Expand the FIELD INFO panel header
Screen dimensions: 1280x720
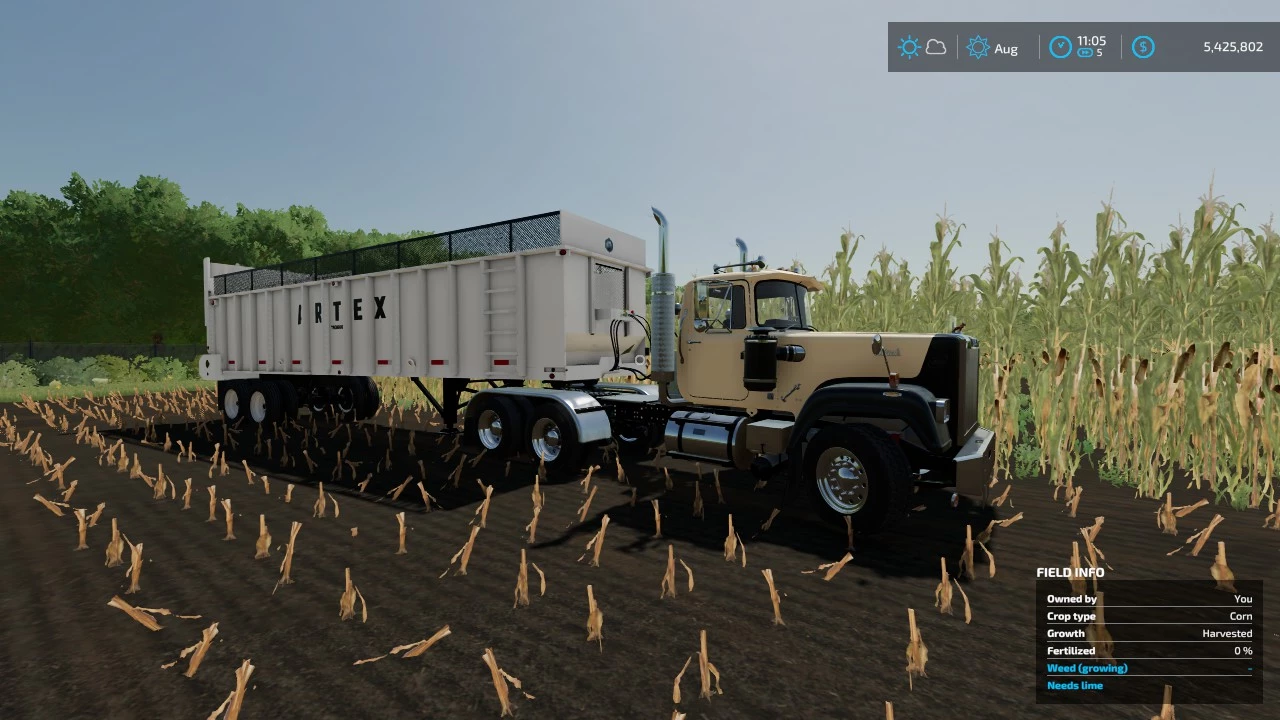coord(1070,572)
